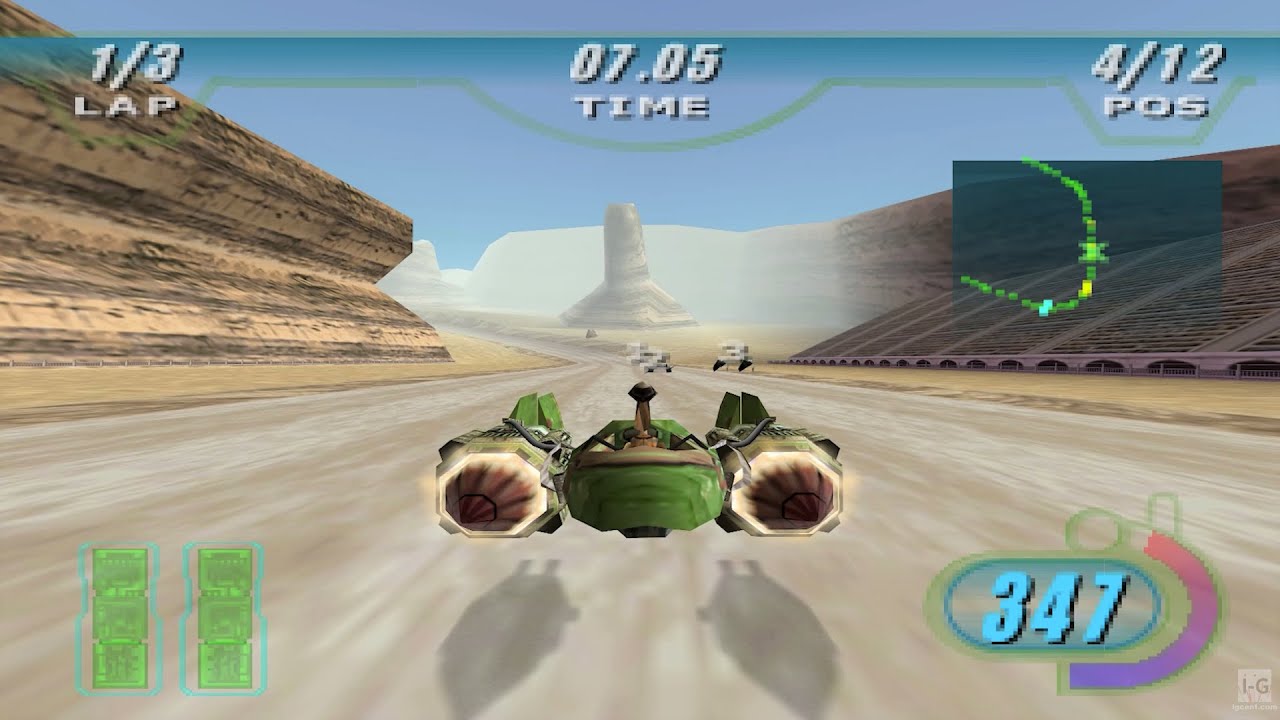Toggle the bottom segment of the right engine indicator

pyautogui.click(x=224, y=665)
